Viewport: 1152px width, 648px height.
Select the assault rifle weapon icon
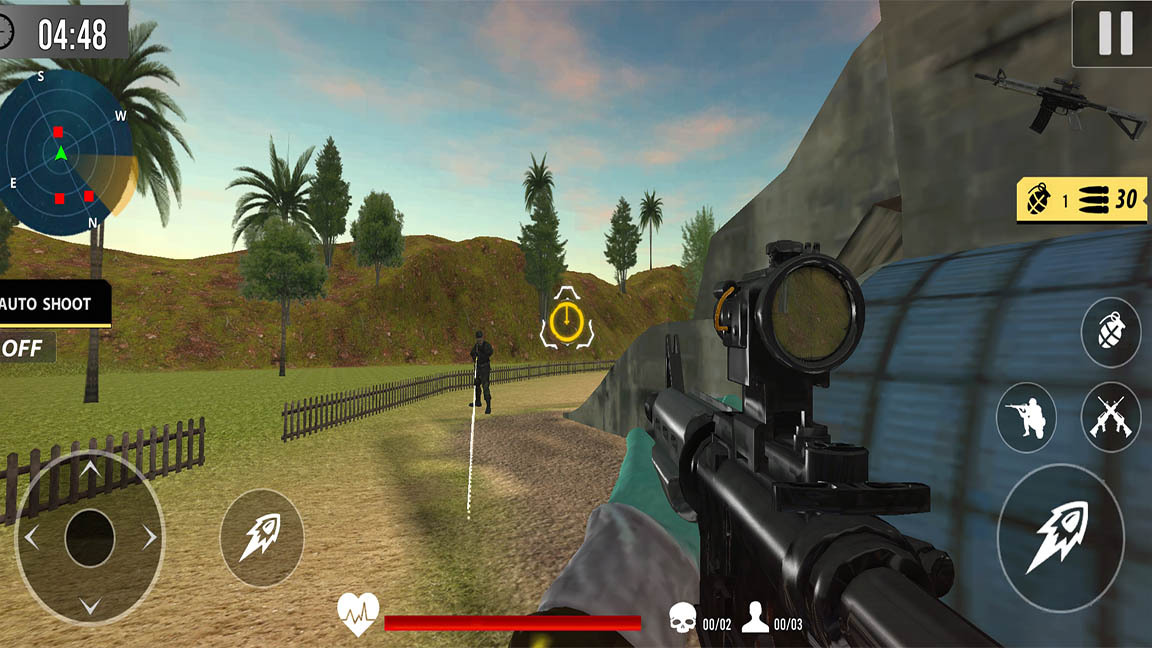(x=1061, y=101)
